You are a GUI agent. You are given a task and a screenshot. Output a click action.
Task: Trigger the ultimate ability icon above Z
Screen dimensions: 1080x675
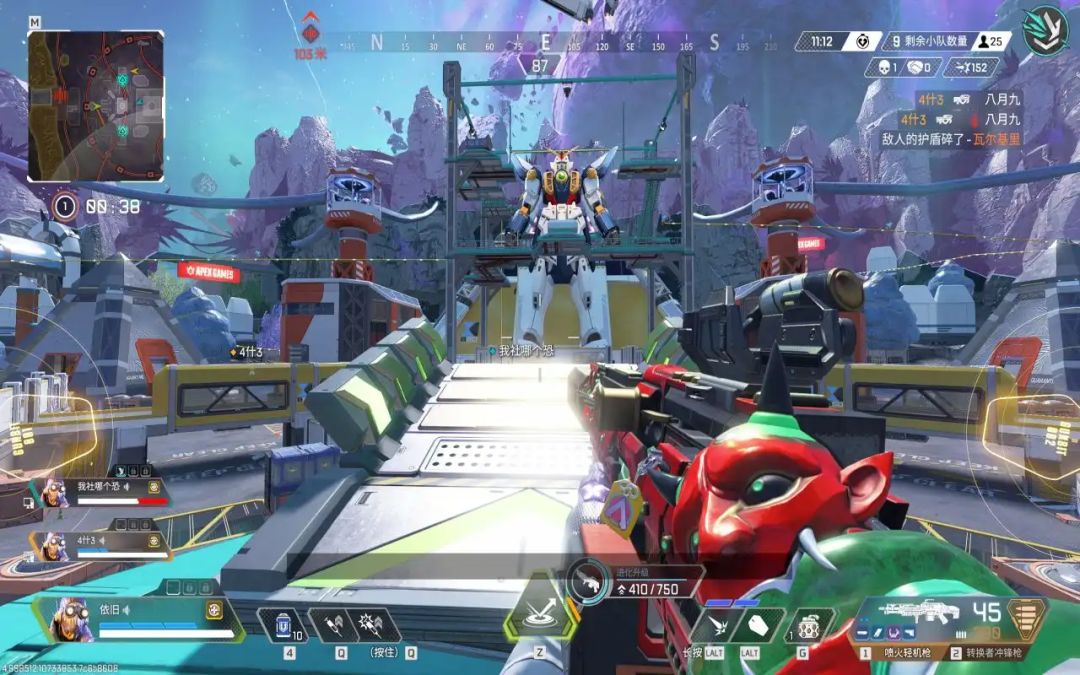(540, 614)
